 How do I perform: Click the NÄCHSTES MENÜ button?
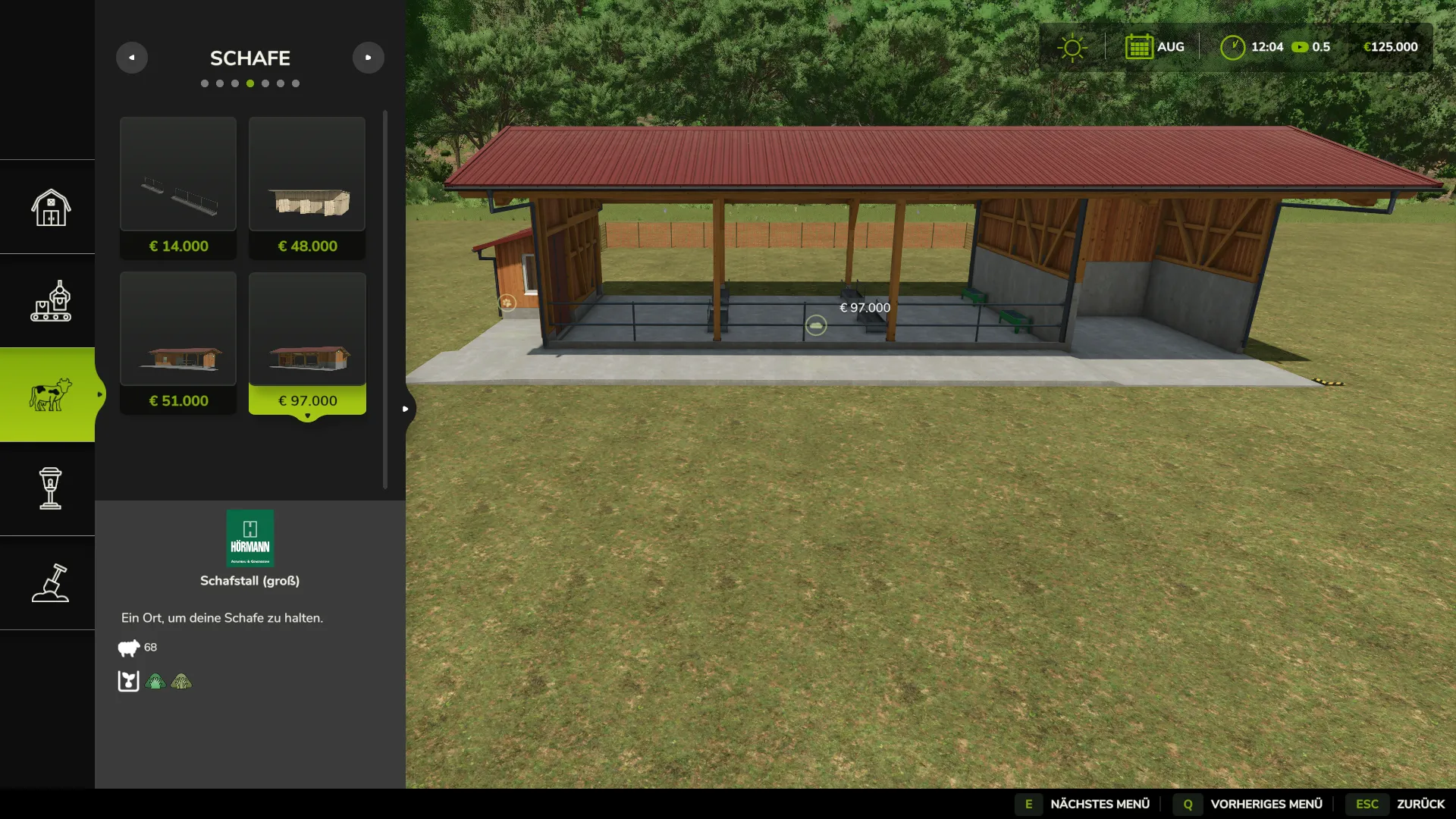[x=1084, y=804]
